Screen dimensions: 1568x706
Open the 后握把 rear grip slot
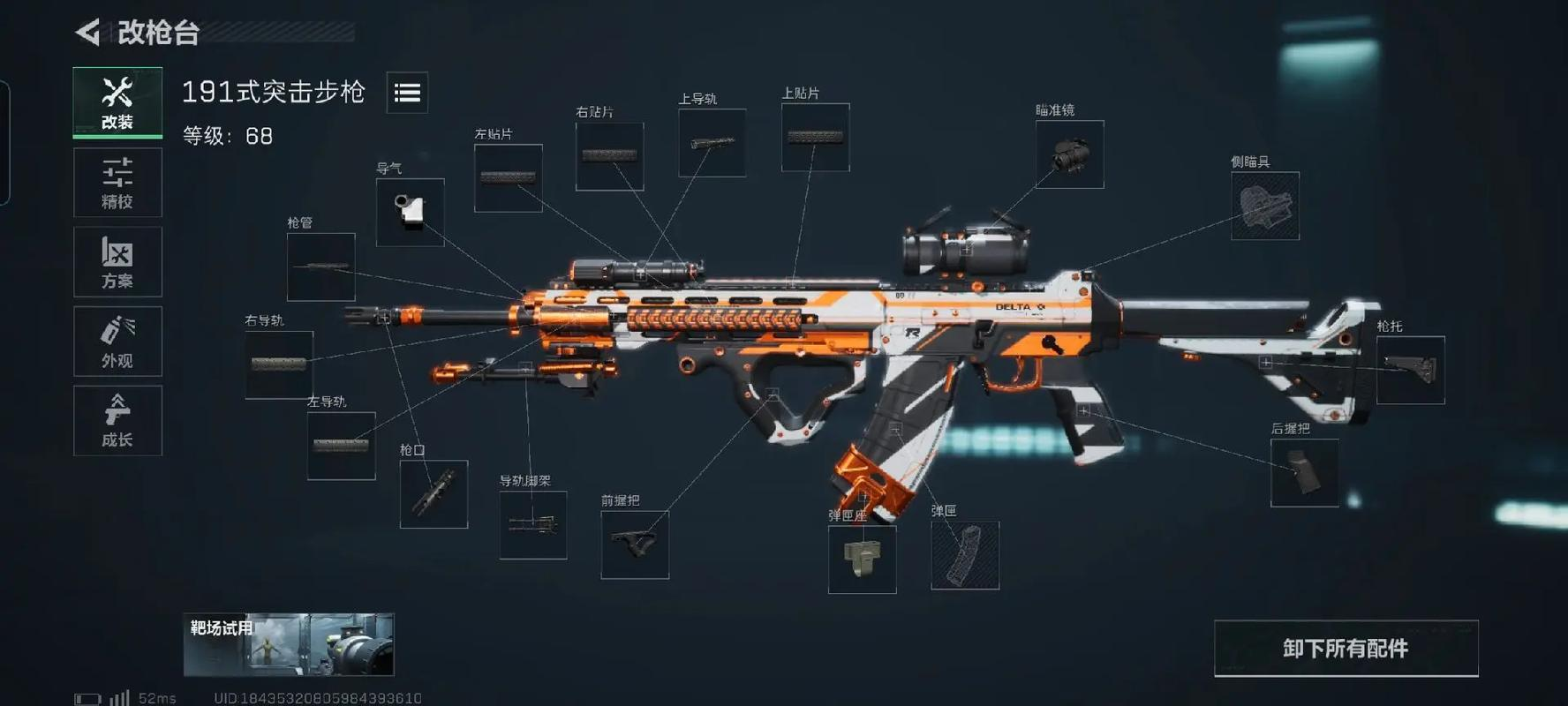pyautogui.click(x=1304, y=473)
